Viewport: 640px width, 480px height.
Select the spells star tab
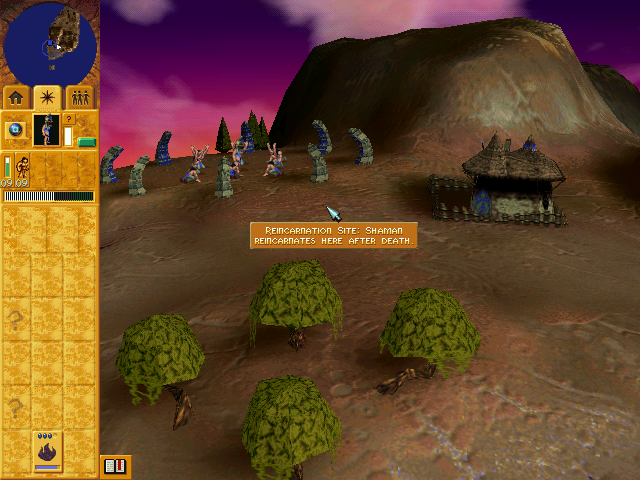click(x=47, y=97)
